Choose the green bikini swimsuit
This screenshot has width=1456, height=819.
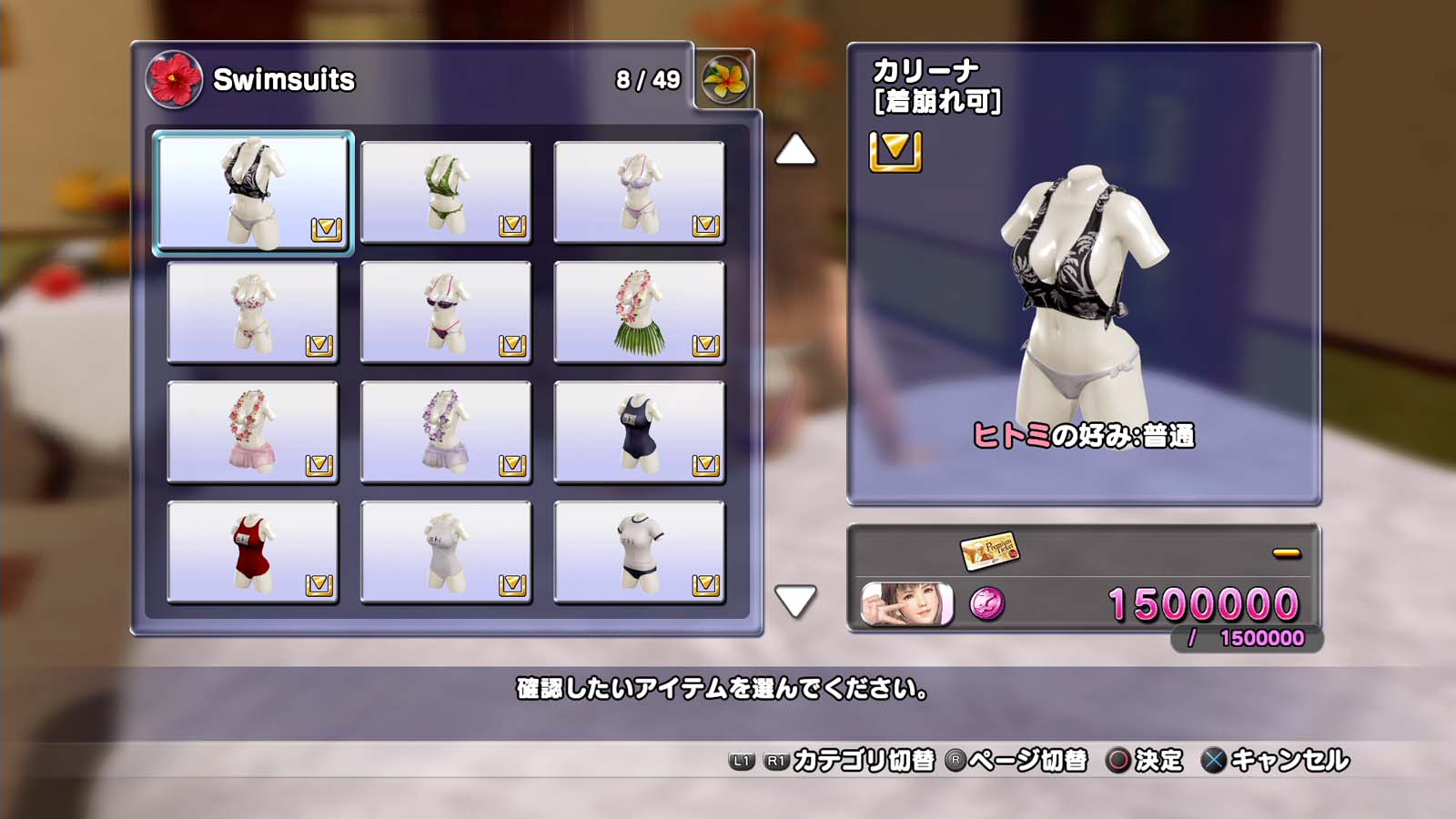[x=446, y=192]
